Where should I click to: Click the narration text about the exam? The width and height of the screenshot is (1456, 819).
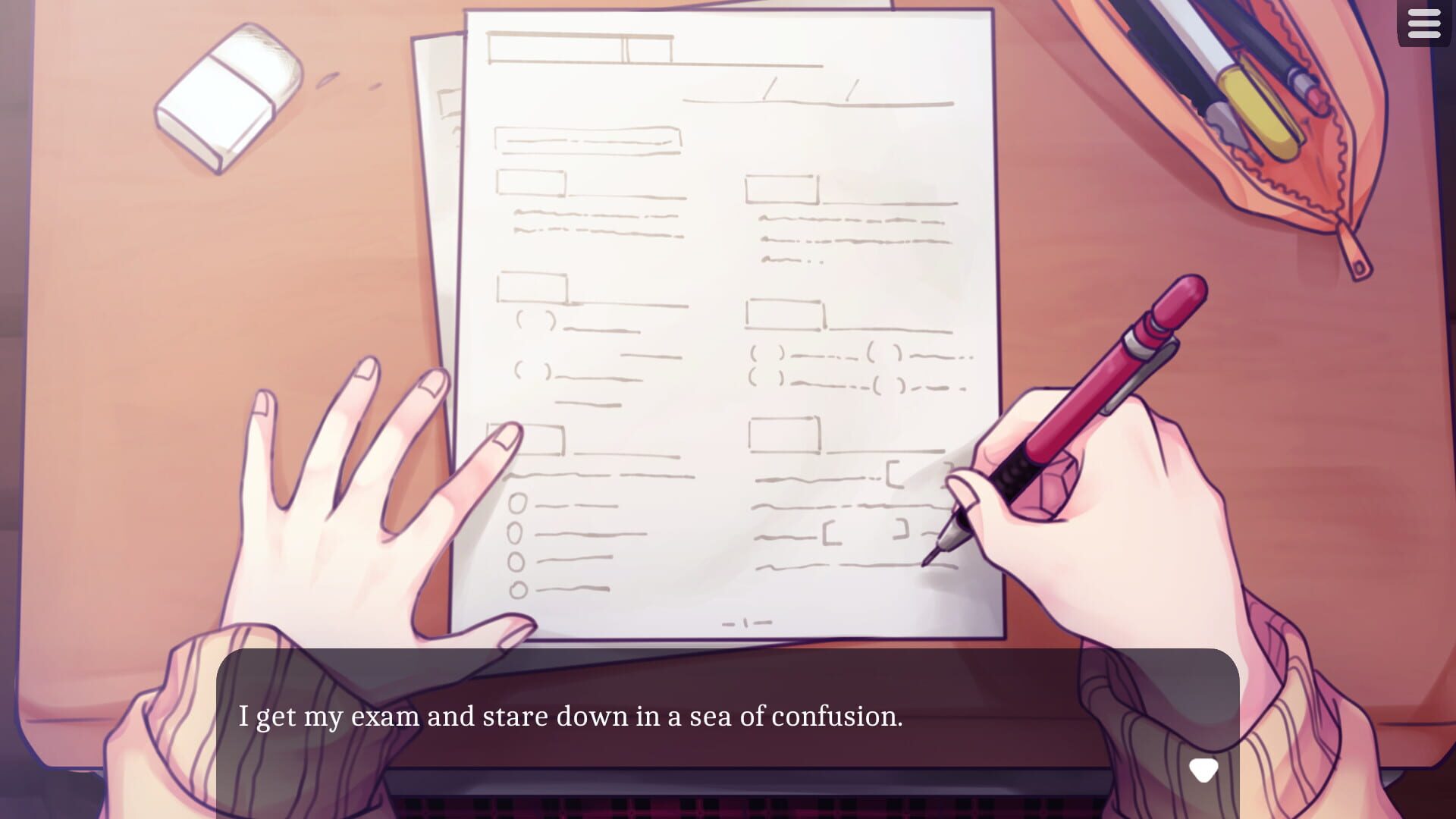[x=573, y=717]
